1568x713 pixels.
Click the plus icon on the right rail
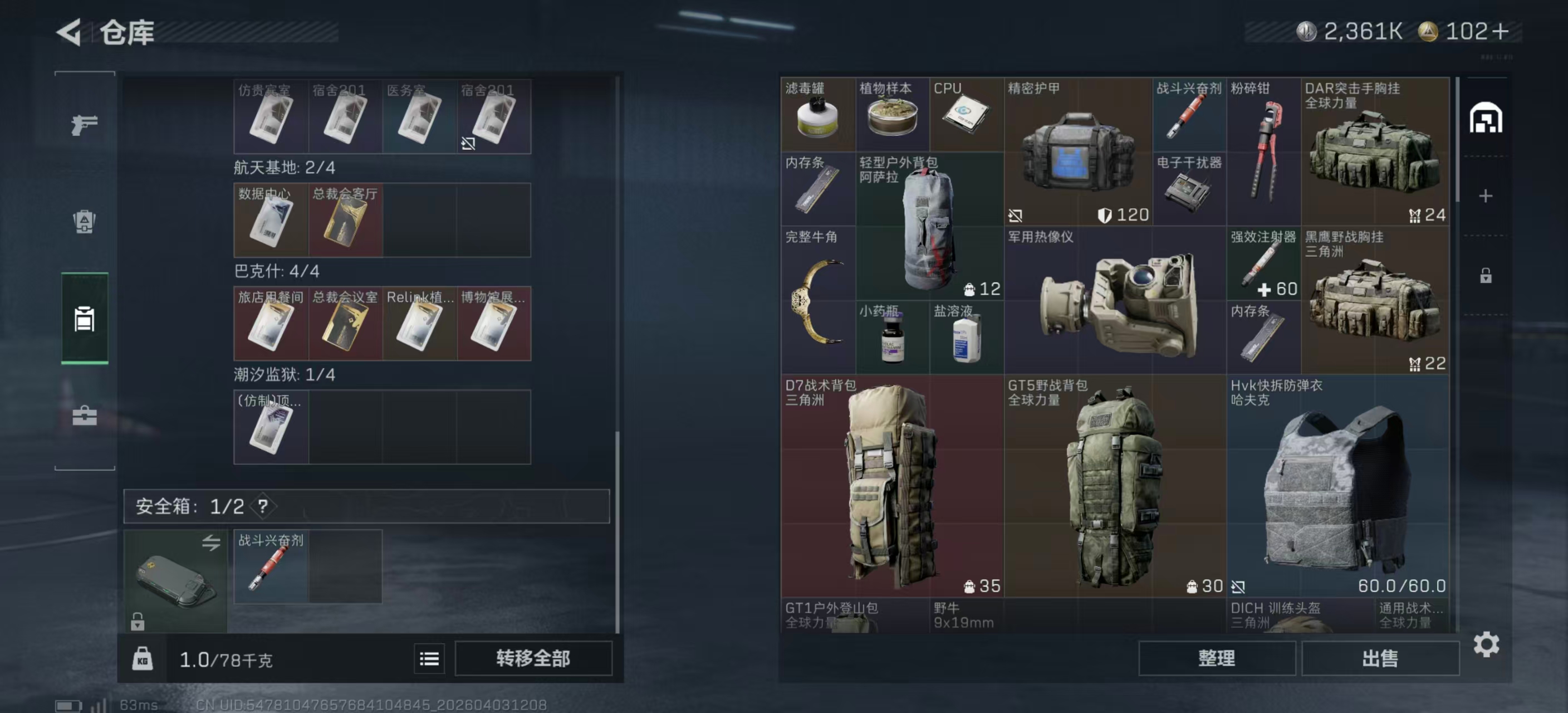click(1487, 196)
